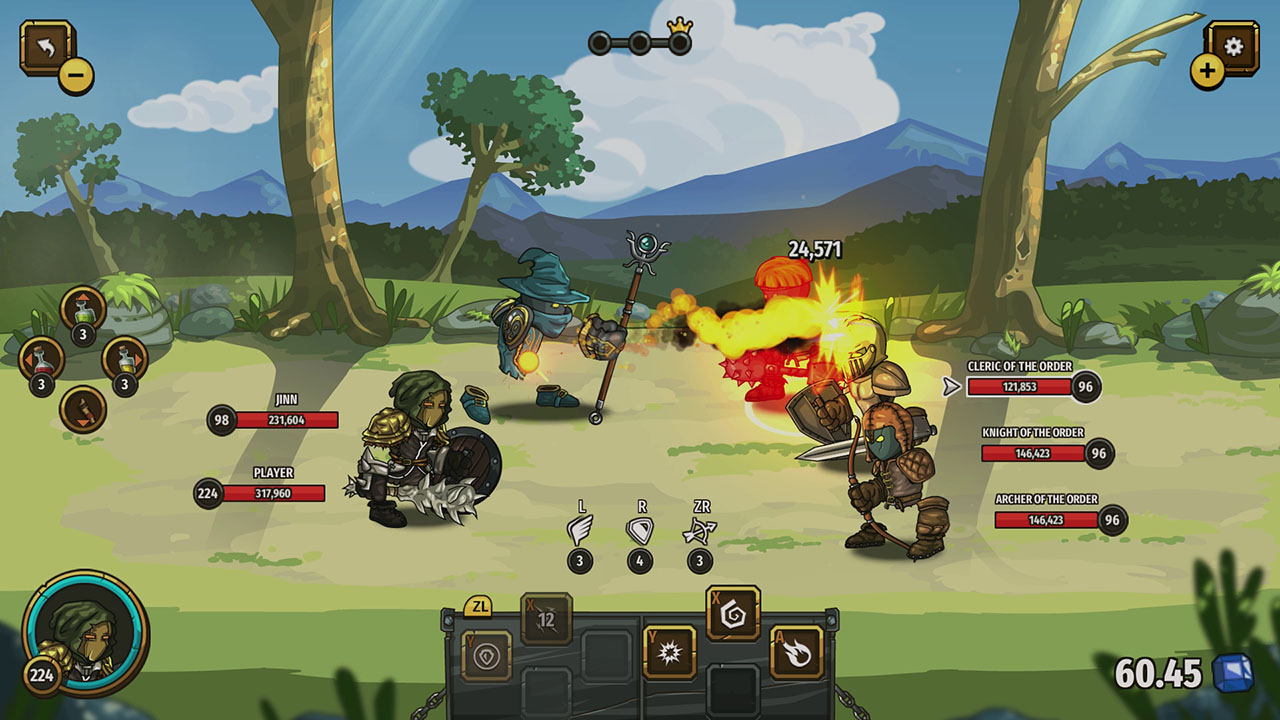The width and height of the screenshot is (1280, 720).
Task: Click the horn item in the potion wheel
Action: [83, 408]
